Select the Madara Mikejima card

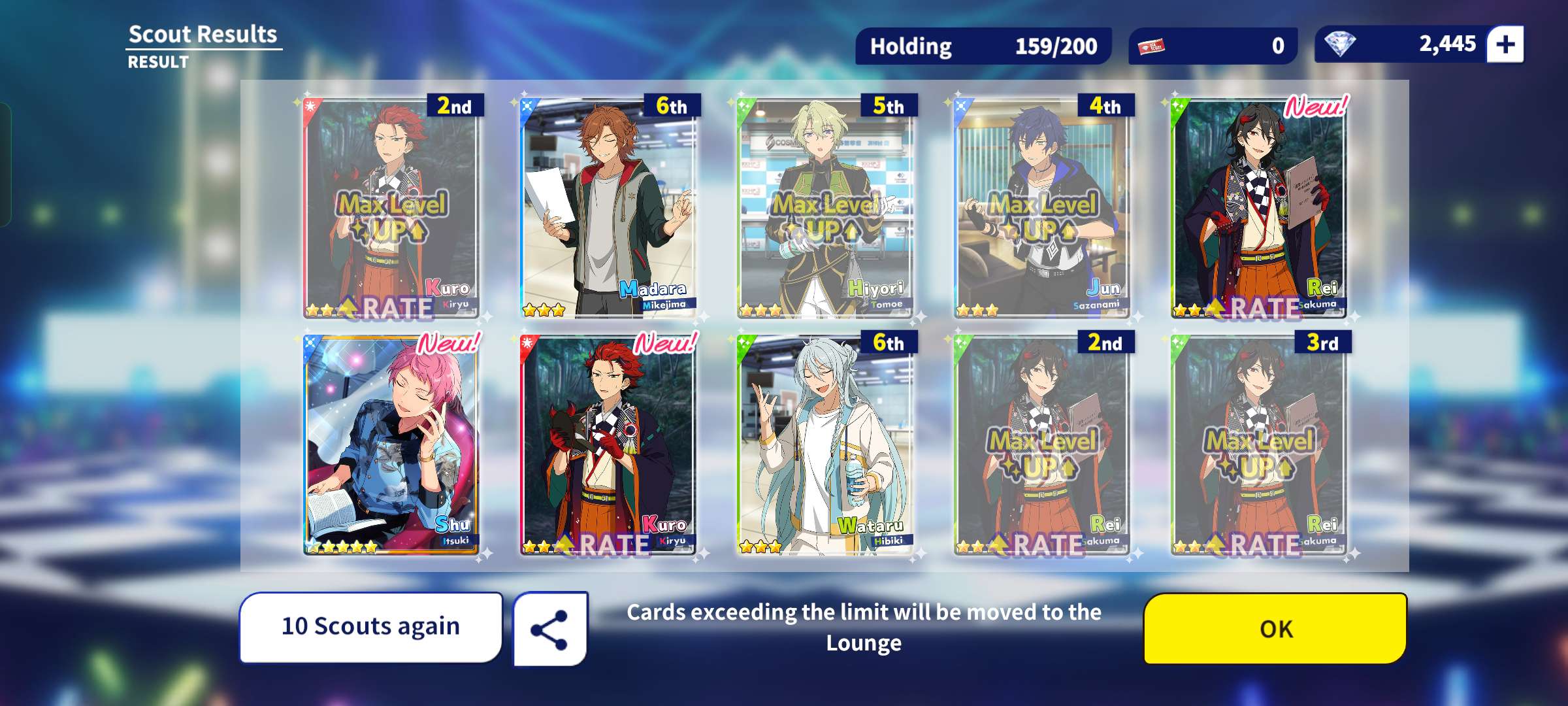coord(608,208)
